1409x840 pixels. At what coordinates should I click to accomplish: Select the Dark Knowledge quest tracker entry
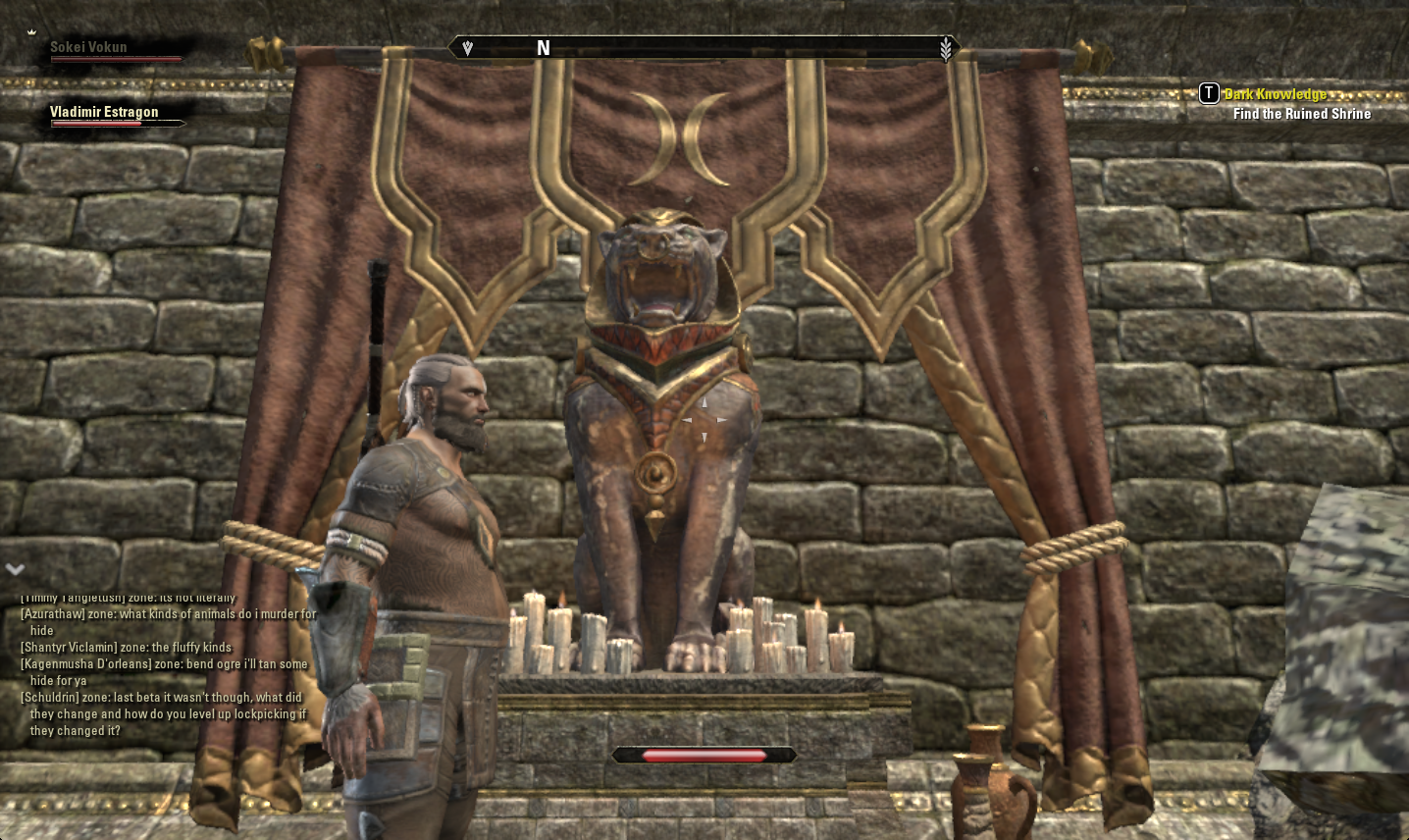(1275, 94)
